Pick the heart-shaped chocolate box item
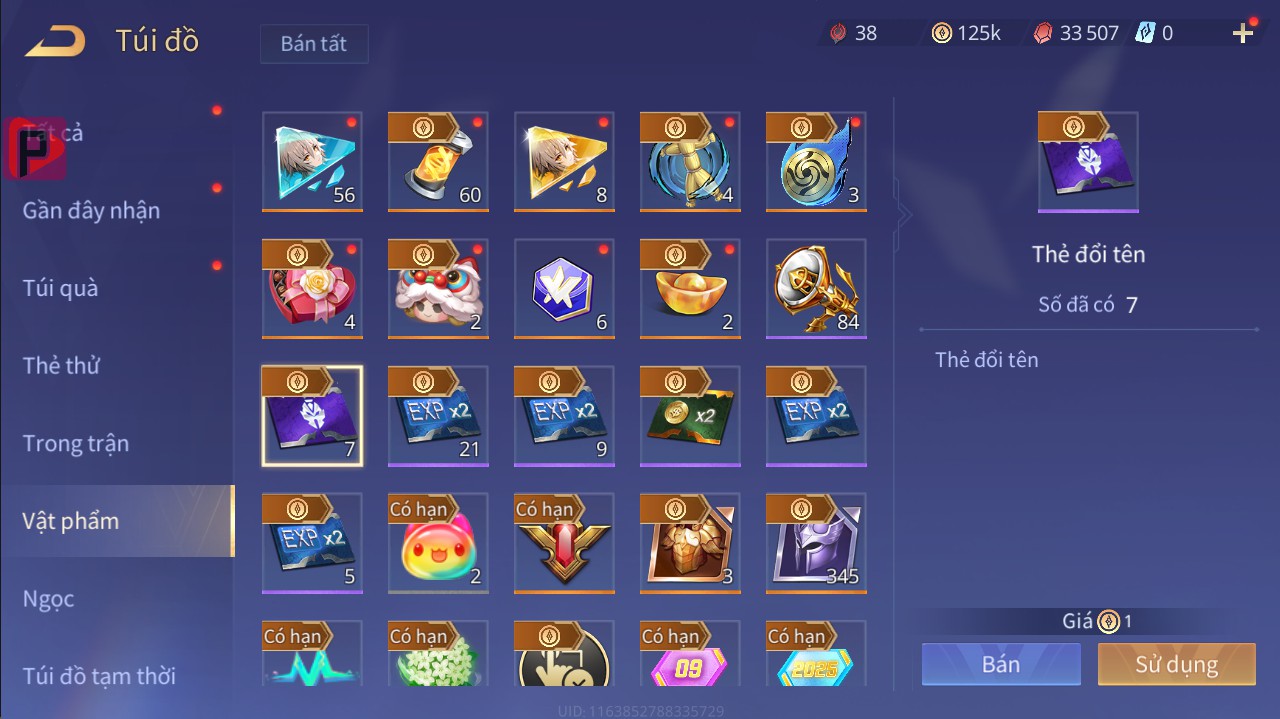Image resolution: width=1280 pixels, height=719 pixels. click(x=312, y=289)
